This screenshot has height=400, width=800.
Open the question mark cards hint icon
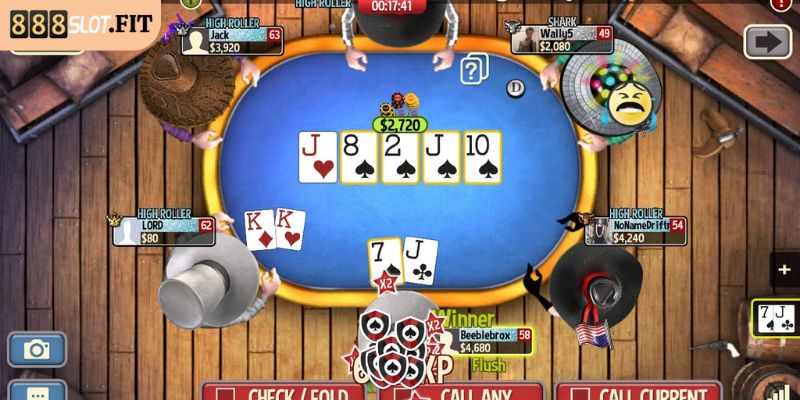pos(474,70)
